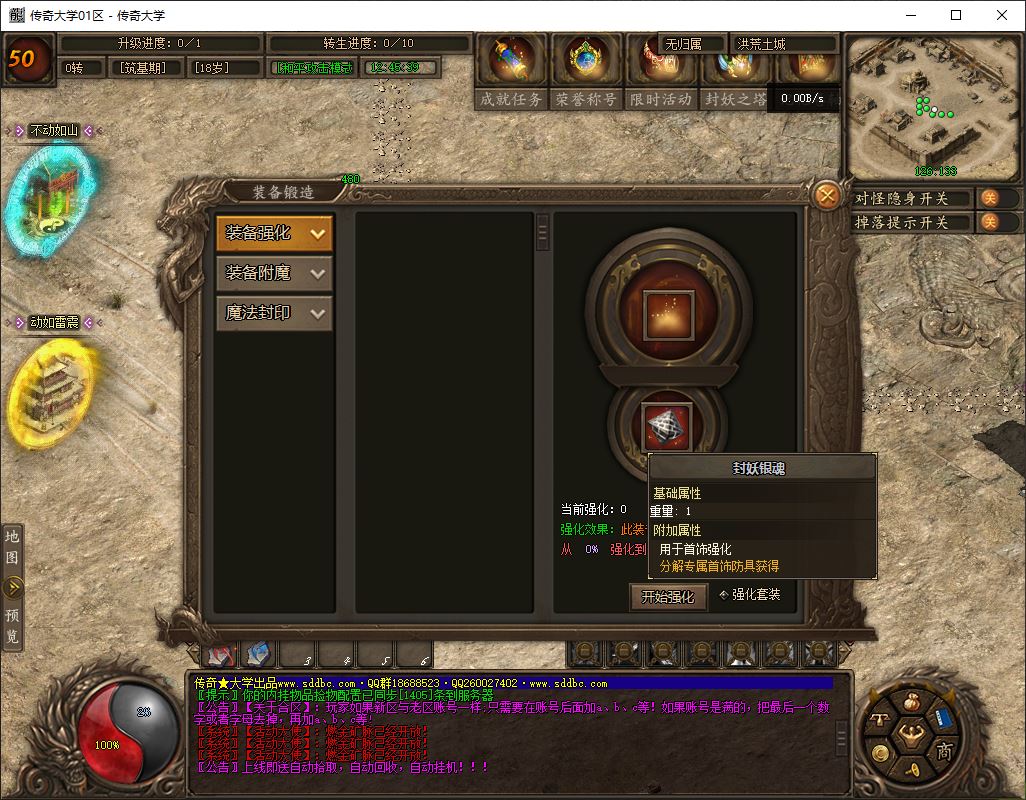Viewport: 1026px width, 800px height.
Task: Select the large equipment slot in forge
Action: [667, 311]
